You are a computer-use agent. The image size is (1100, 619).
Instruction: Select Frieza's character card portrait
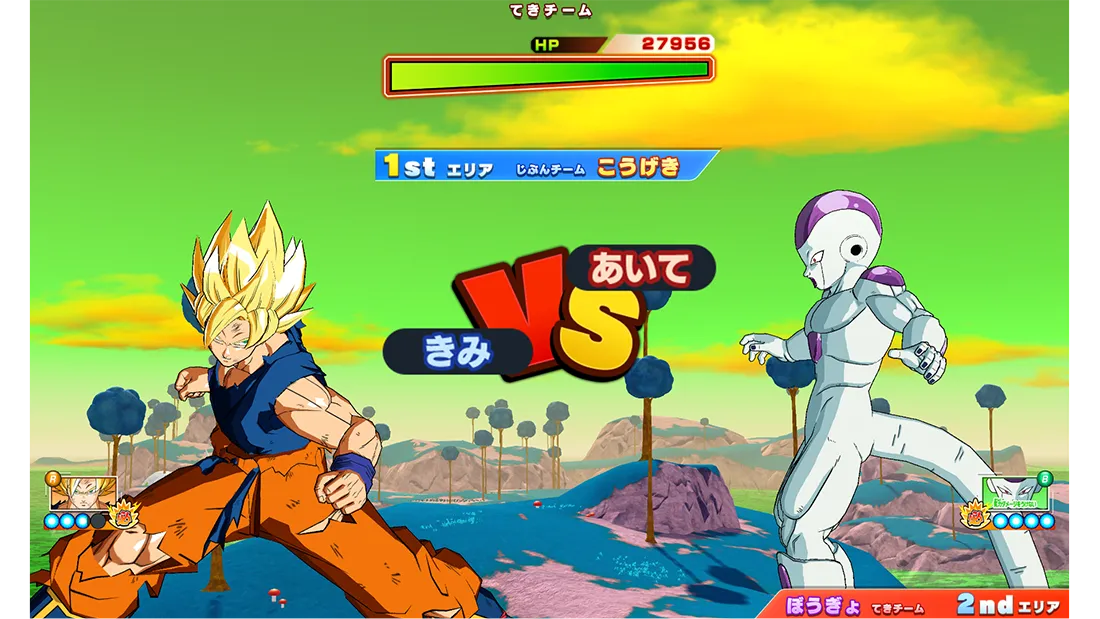pos(1015,492)
